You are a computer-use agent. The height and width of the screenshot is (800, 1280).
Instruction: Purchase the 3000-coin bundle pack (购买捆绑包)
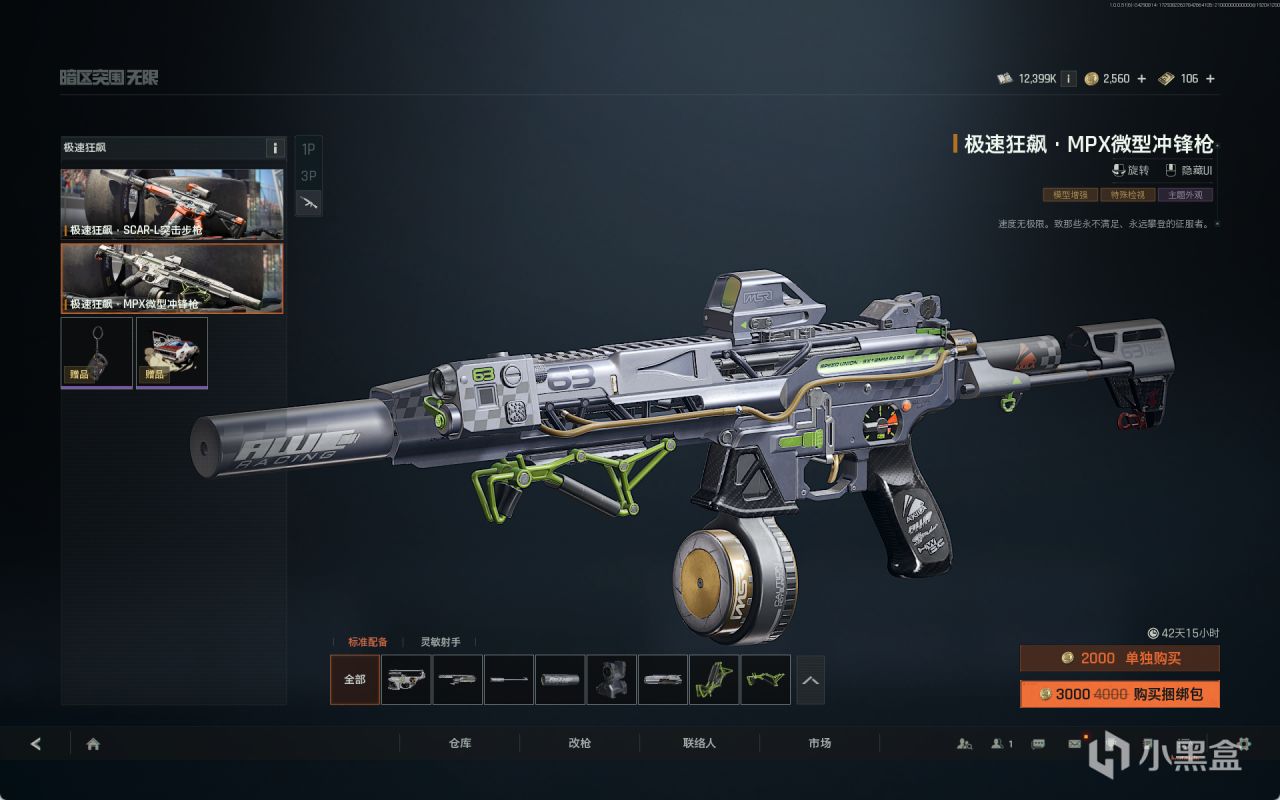(1119, 694)
